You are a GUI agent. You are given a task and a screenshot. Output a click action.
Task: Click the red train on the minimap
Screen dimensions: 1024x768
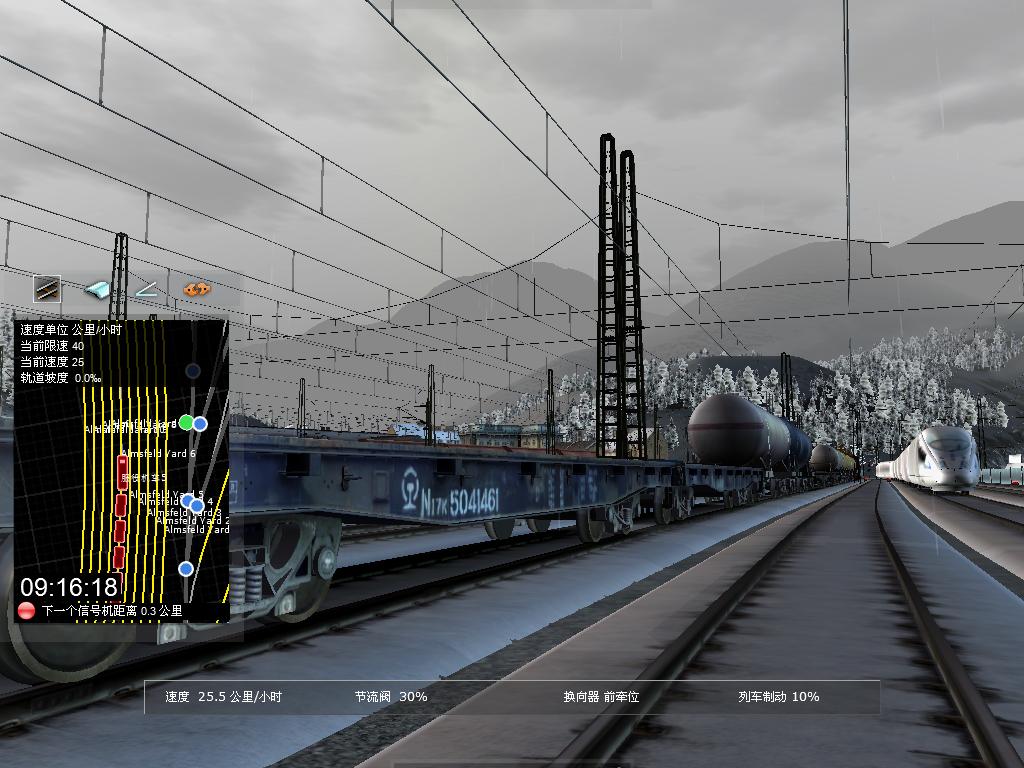coord(121,510)
